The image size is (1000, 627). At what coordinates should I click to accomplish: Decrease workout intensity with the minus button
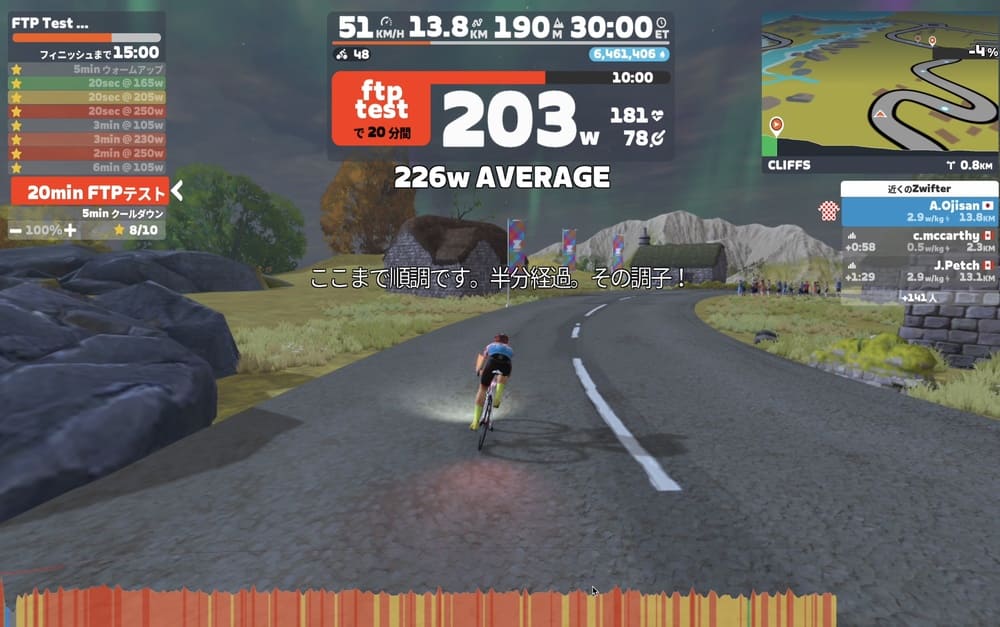pyautogui.click(x=16, y=230)
